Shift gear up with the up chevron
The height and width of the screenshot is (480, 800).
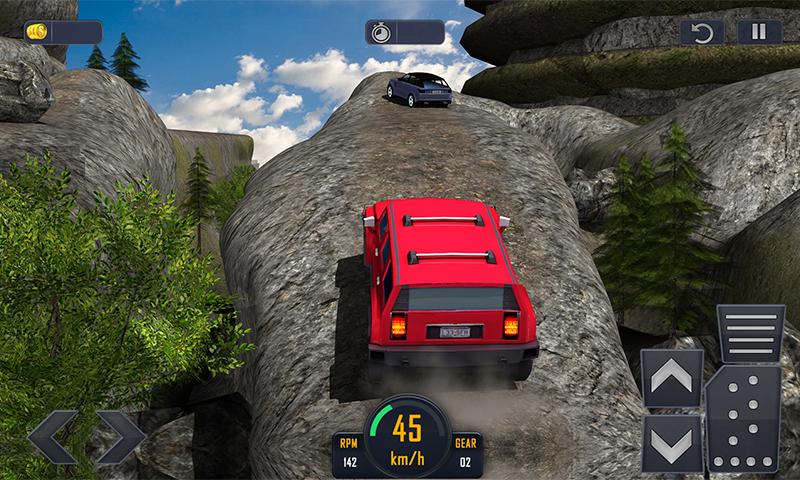670,378
